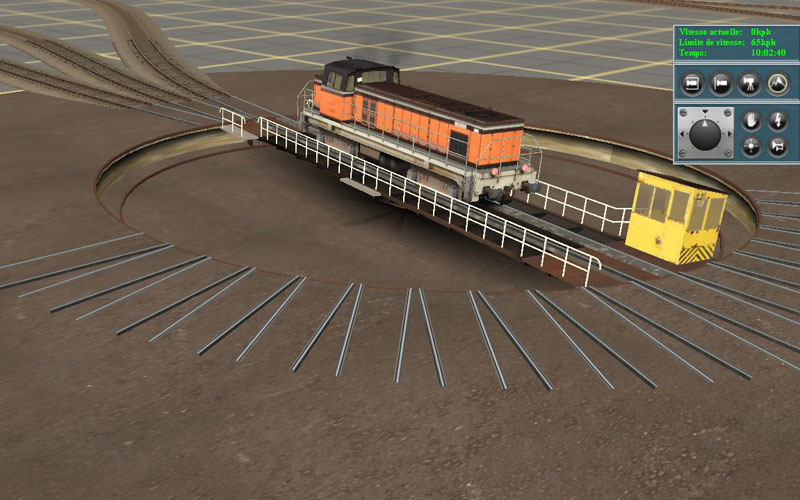Sound the train horn button

click(x=778, y=147)
